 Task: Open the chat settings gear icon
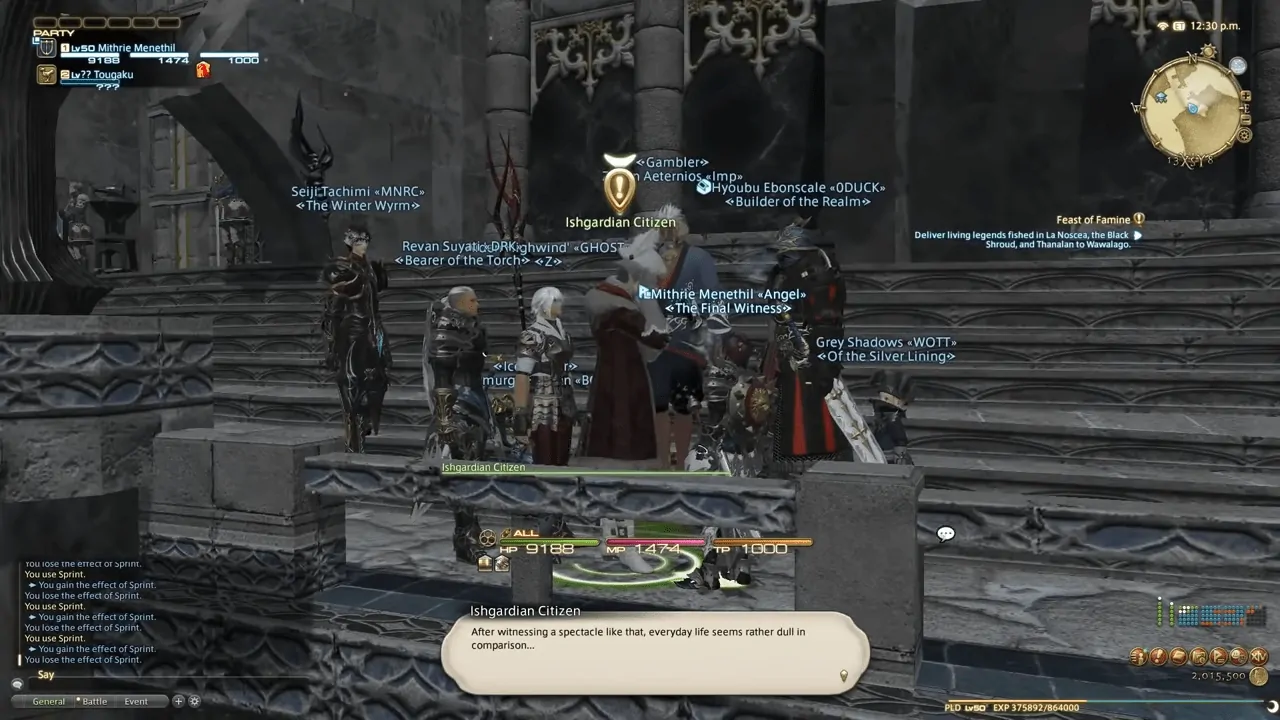click(194, 701)
